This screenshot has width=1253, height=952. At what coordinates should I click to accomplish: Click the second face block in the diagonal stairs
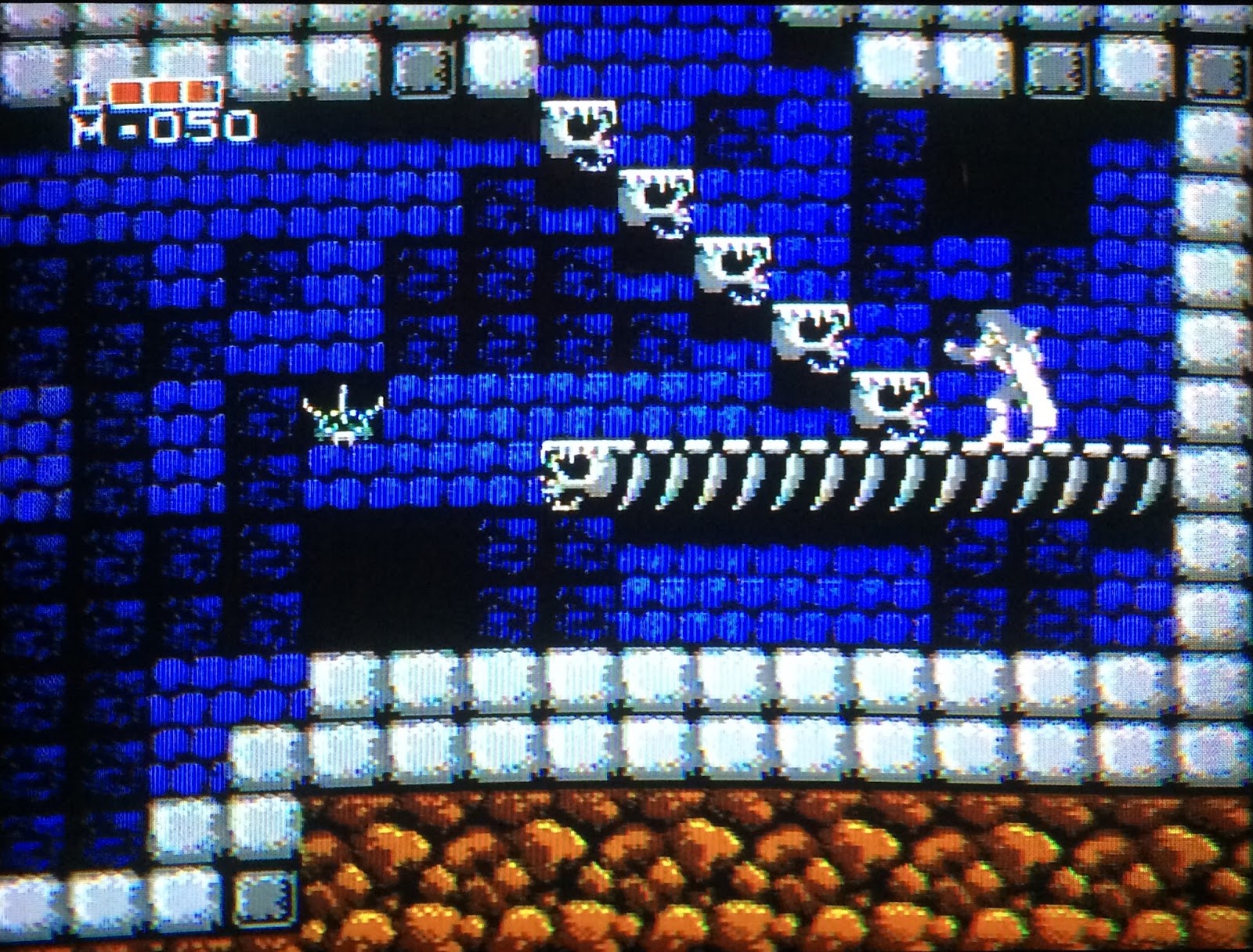point(658,196)
